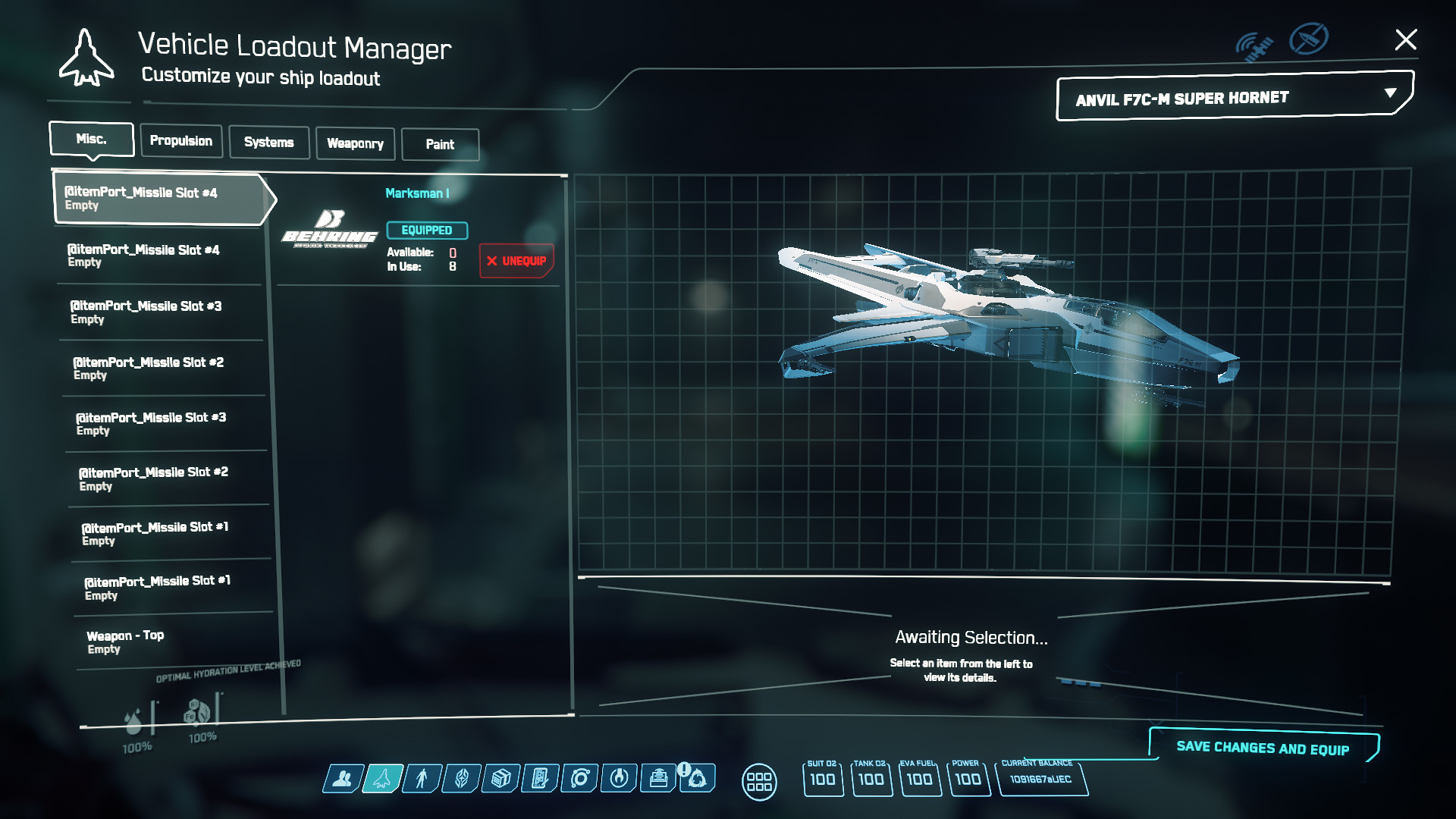Save changes and equip loadout
Viewport: 1456px width, 819px height.
coord(1263,748)
